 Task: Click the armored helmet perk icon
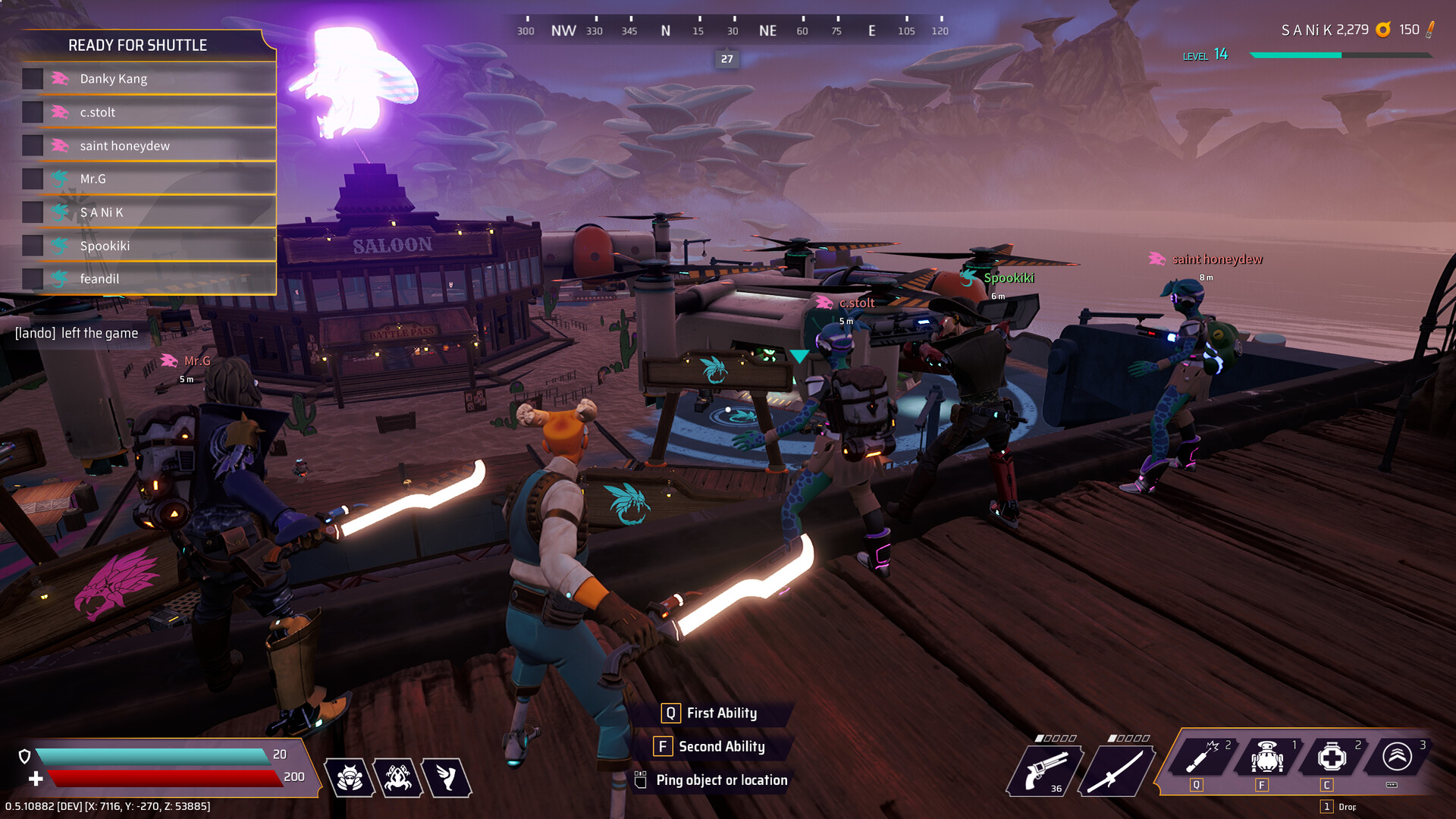pyautogui.click(x=350, y=778)
